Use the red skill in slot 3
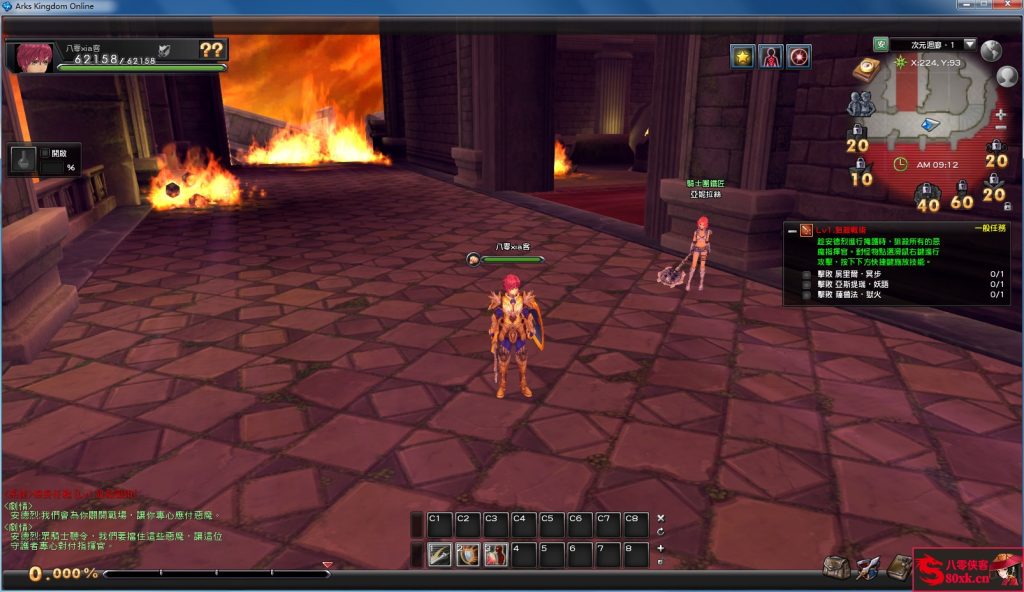The width and height of the screenshot is (1024, 592). (495, 554)
